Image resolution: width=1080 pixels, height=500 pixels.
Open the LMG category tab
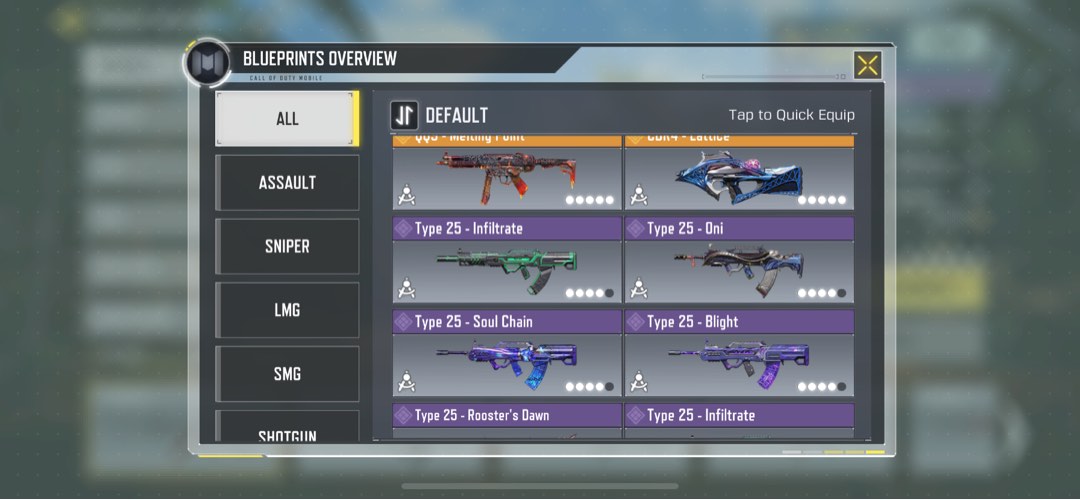coord(287,311)
